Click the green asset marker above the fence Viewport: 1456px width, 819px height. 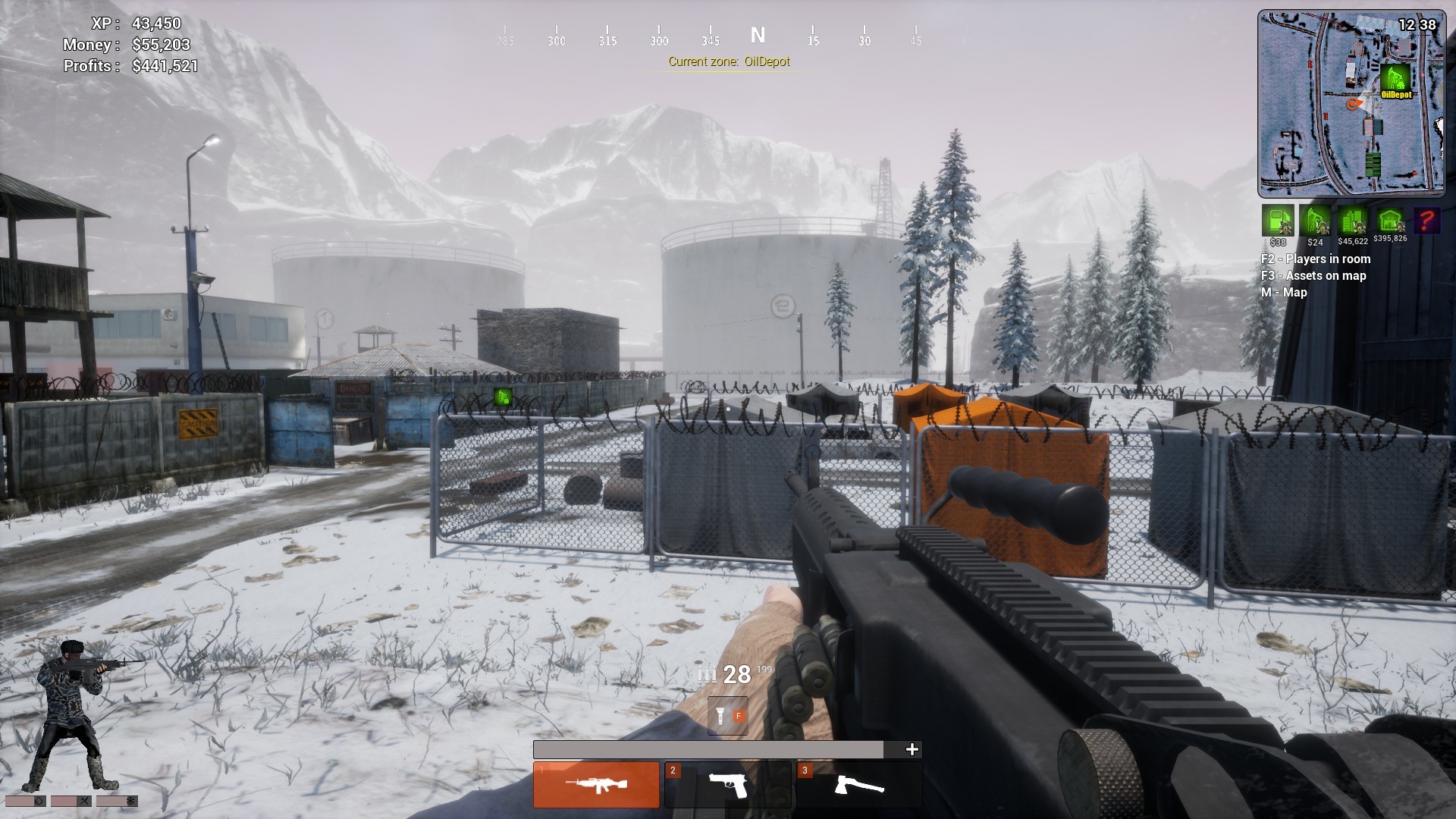click(x=502, y=397)
